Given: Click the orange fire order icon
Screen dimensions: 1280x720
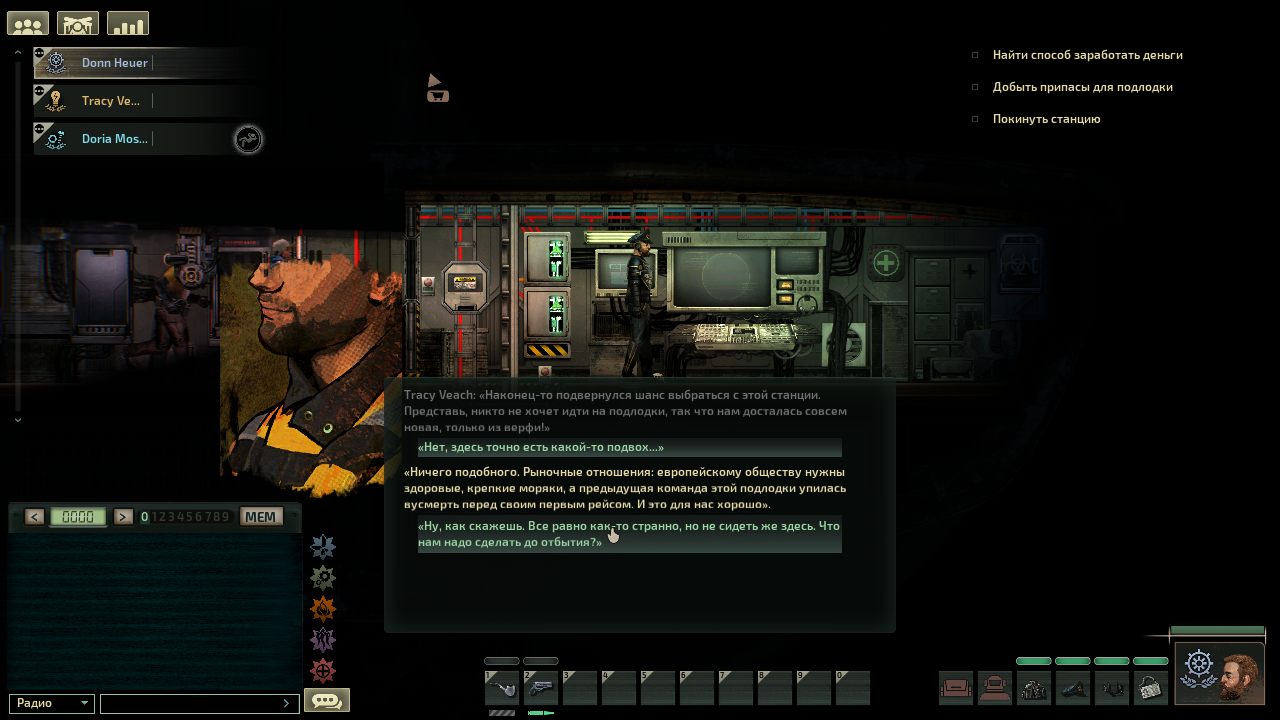Looking at the screenshot, I should click(323, 609).
